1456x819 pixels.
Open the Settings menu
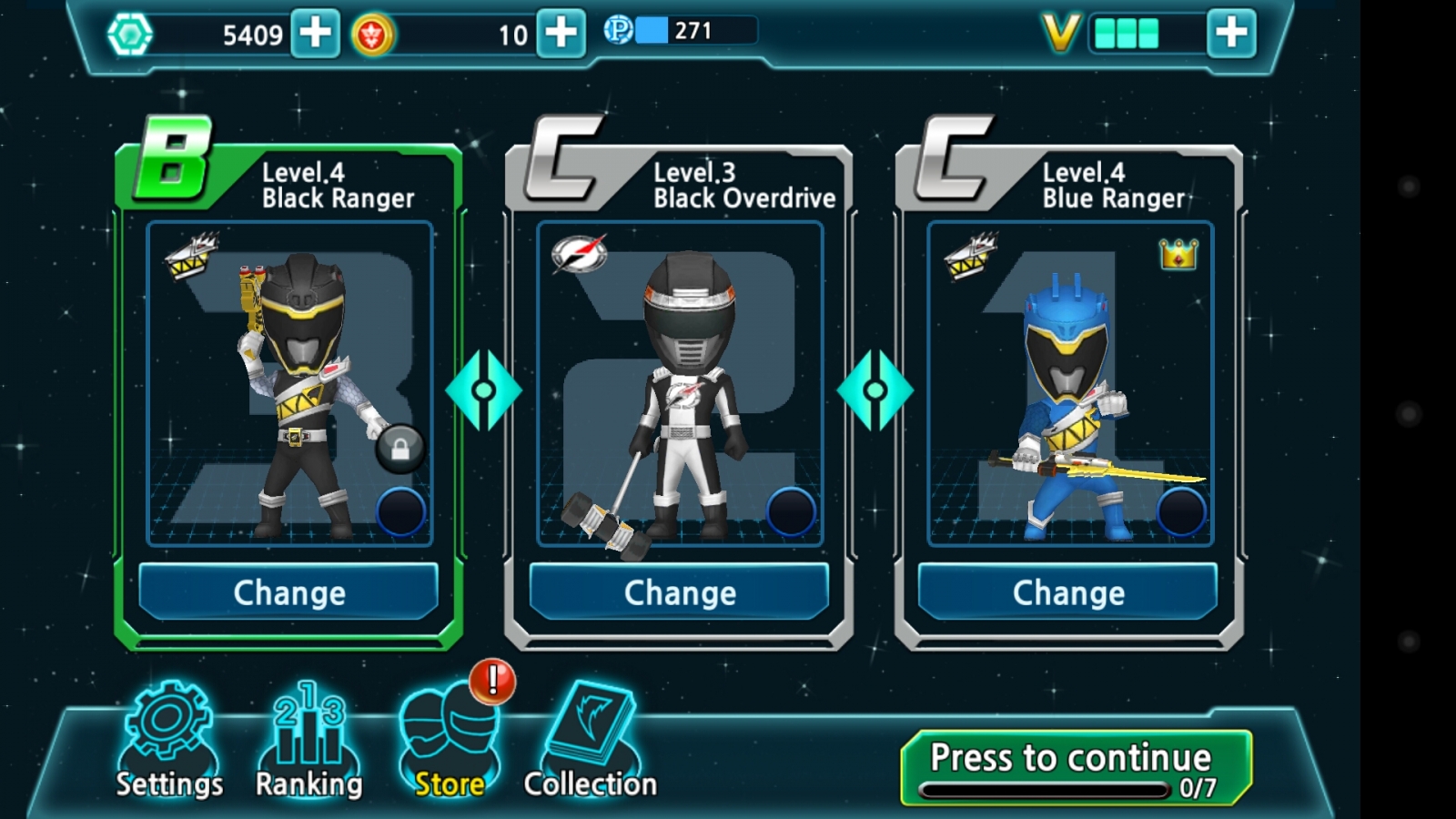click(169, 742)
